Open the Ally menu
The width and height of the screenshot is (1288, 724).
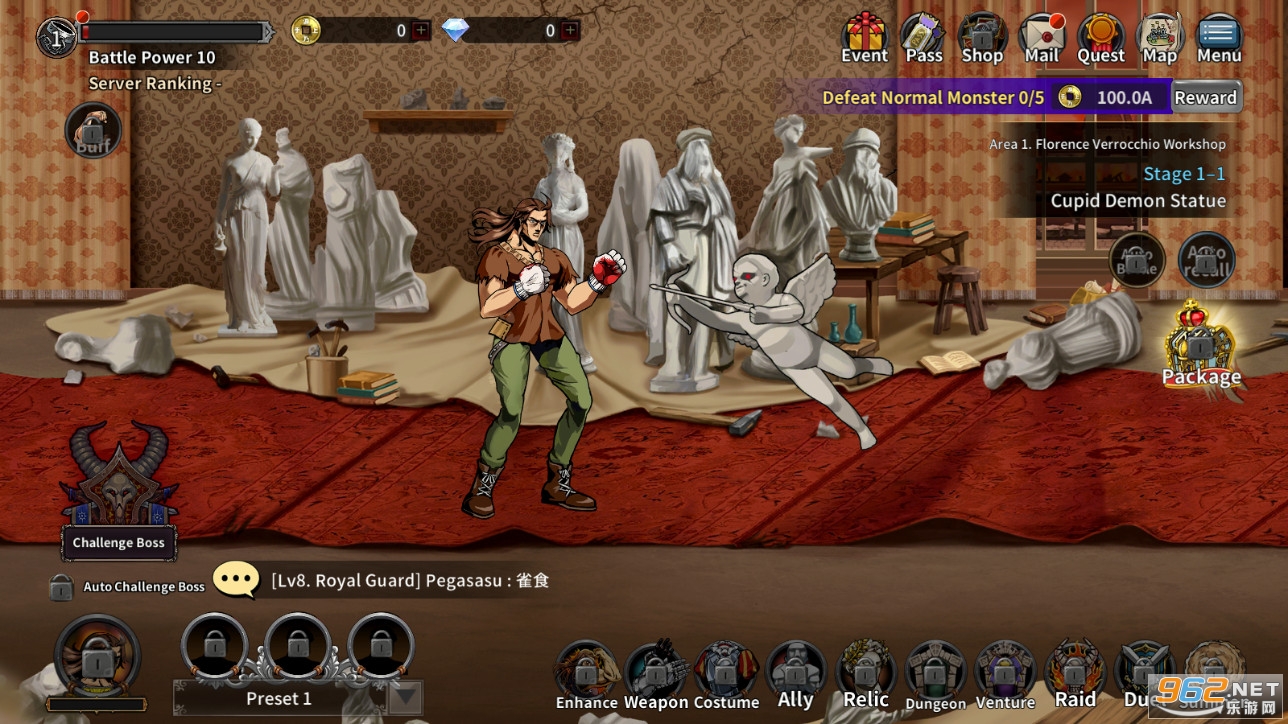796,675
